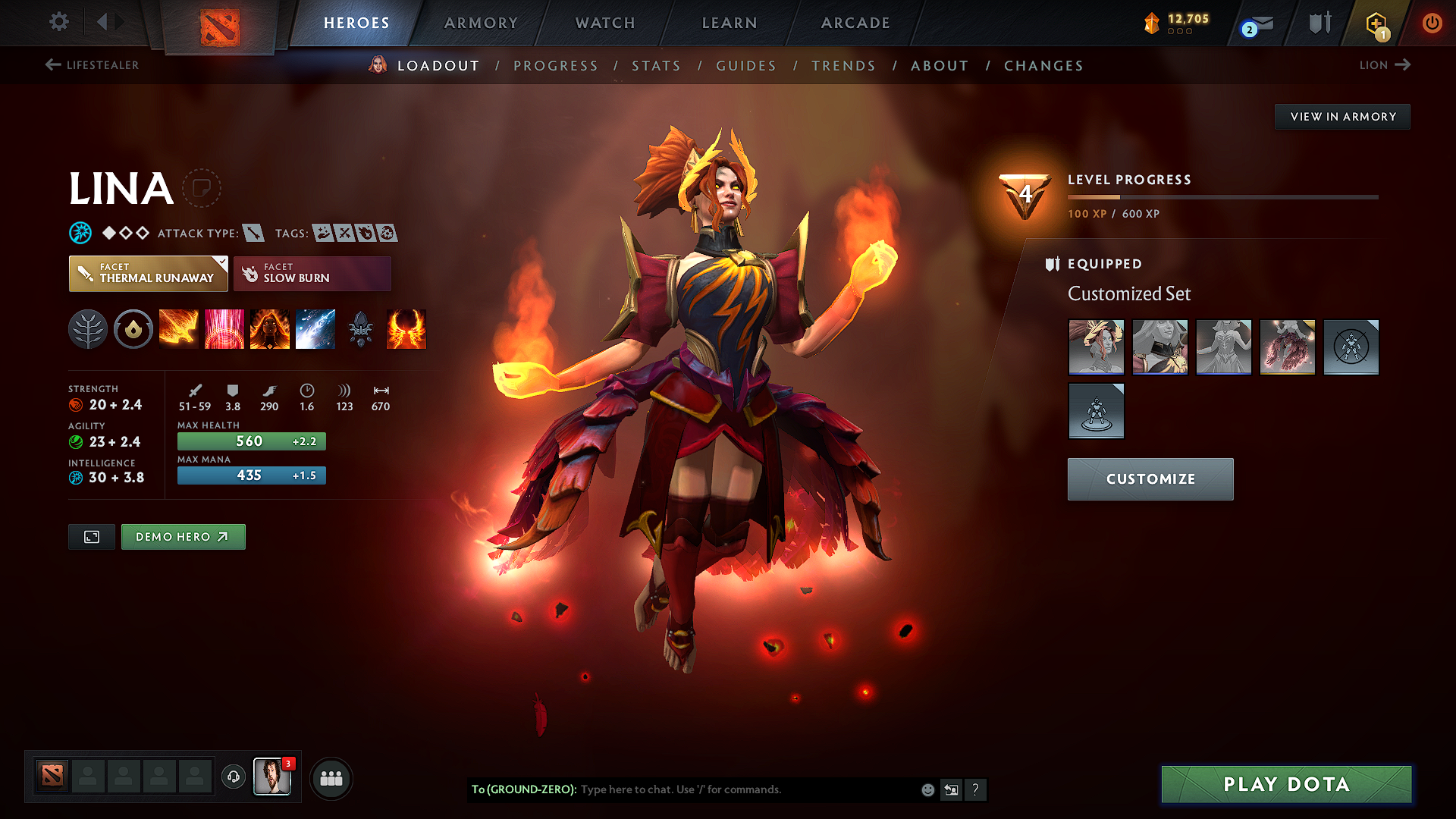
Task: Open the settings gear
Action: pyautogui.click(x=58, y=22)
